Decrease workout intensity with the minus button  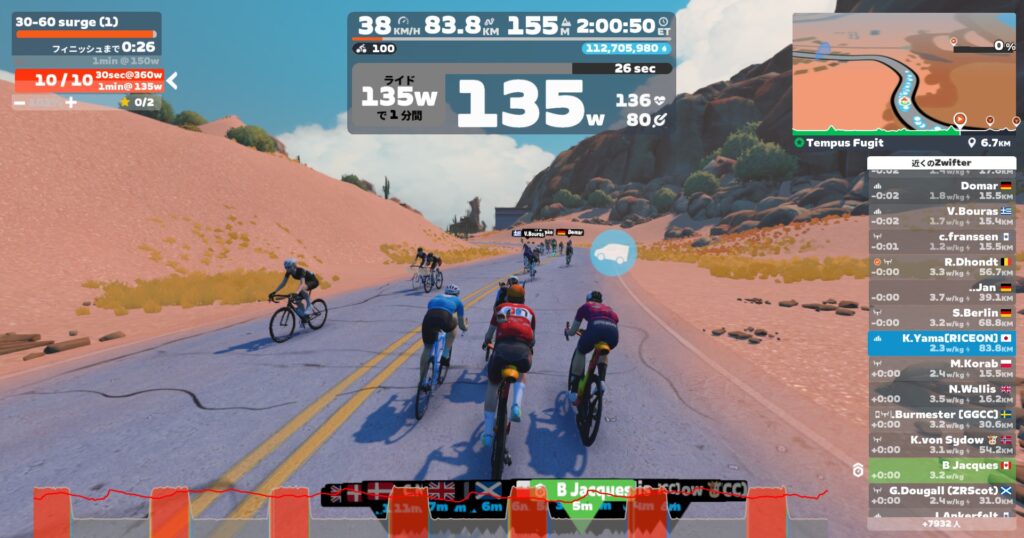coord(20,102)
